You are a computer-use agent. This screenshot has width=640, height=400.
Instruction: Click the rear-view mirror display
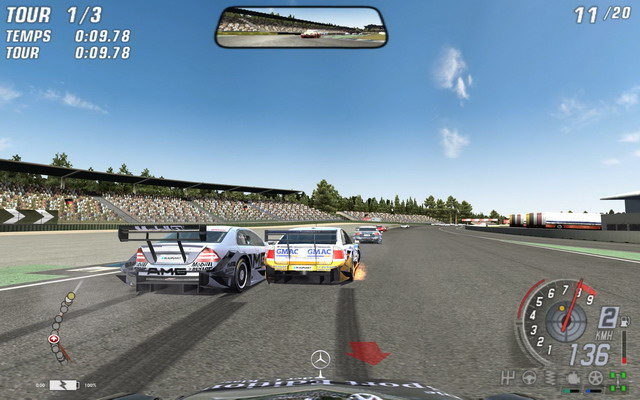(300, 27)
